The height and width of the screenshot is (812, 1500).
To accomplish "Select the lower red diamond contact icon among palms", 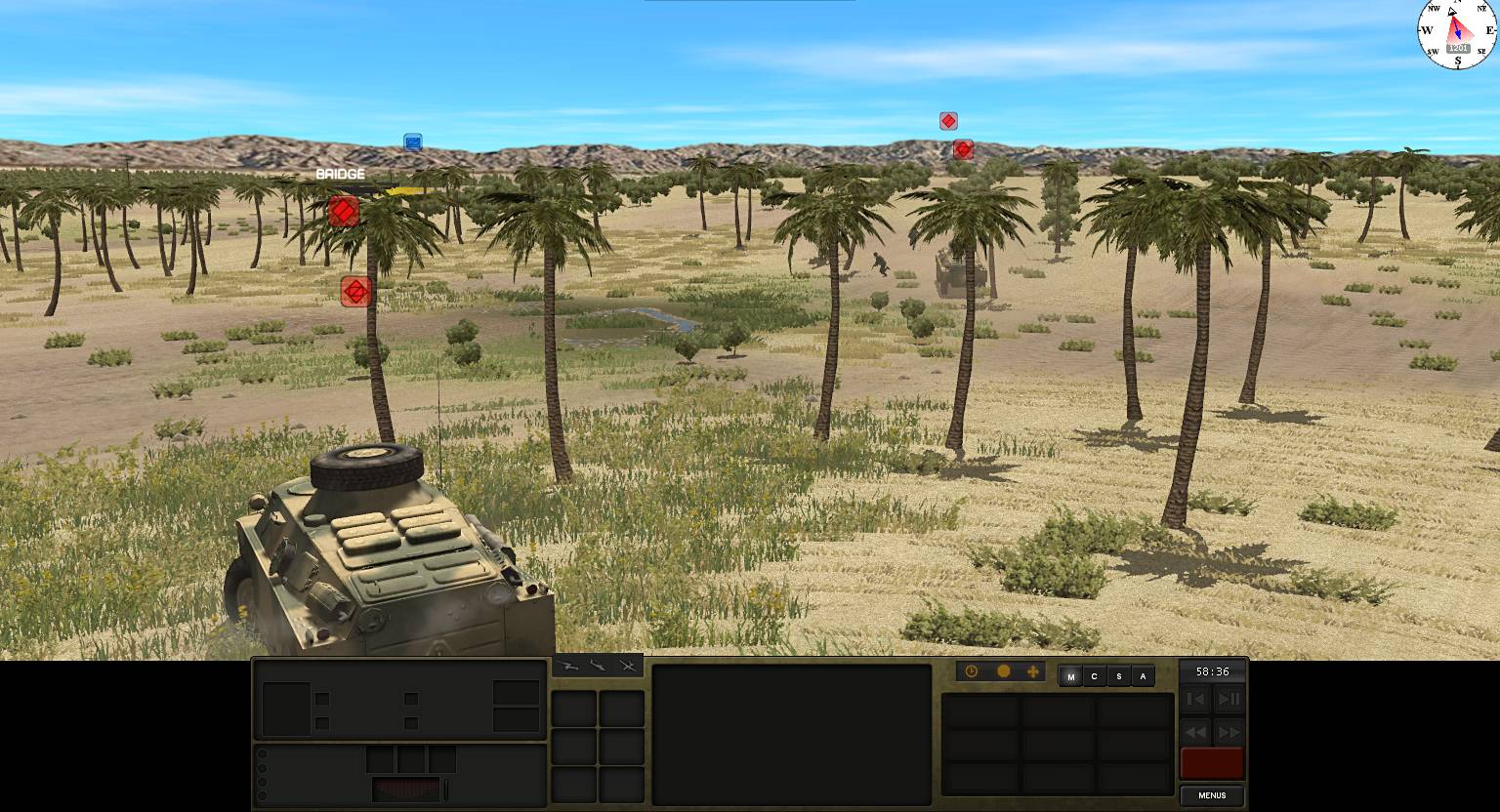I will point(356,291).
